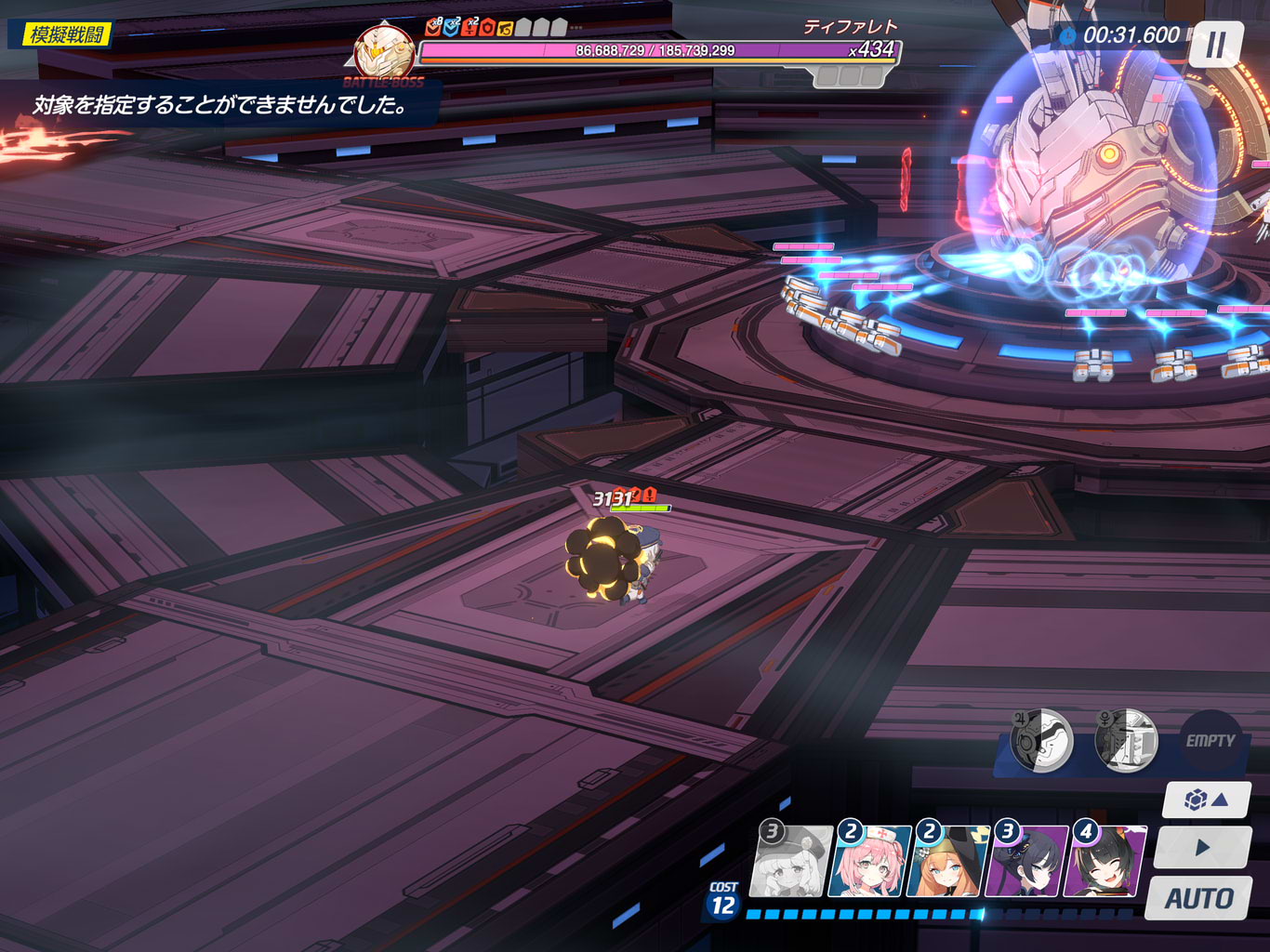Toggle the AUTO battle button
Image resolution: width=1270 pixels, height=952 pixels.
click(1199, 898)
